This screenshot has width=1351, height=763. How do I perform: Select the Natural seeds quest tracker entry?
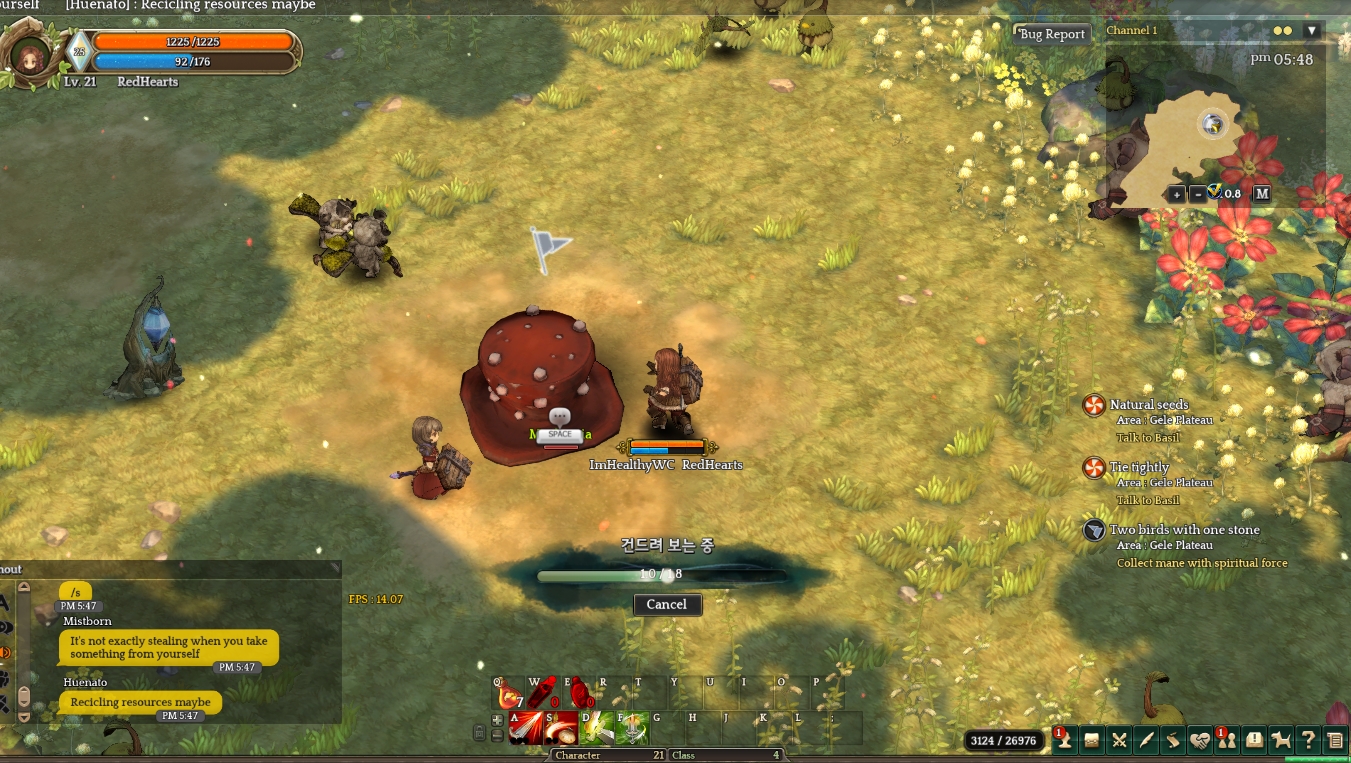pos(1149,405)
